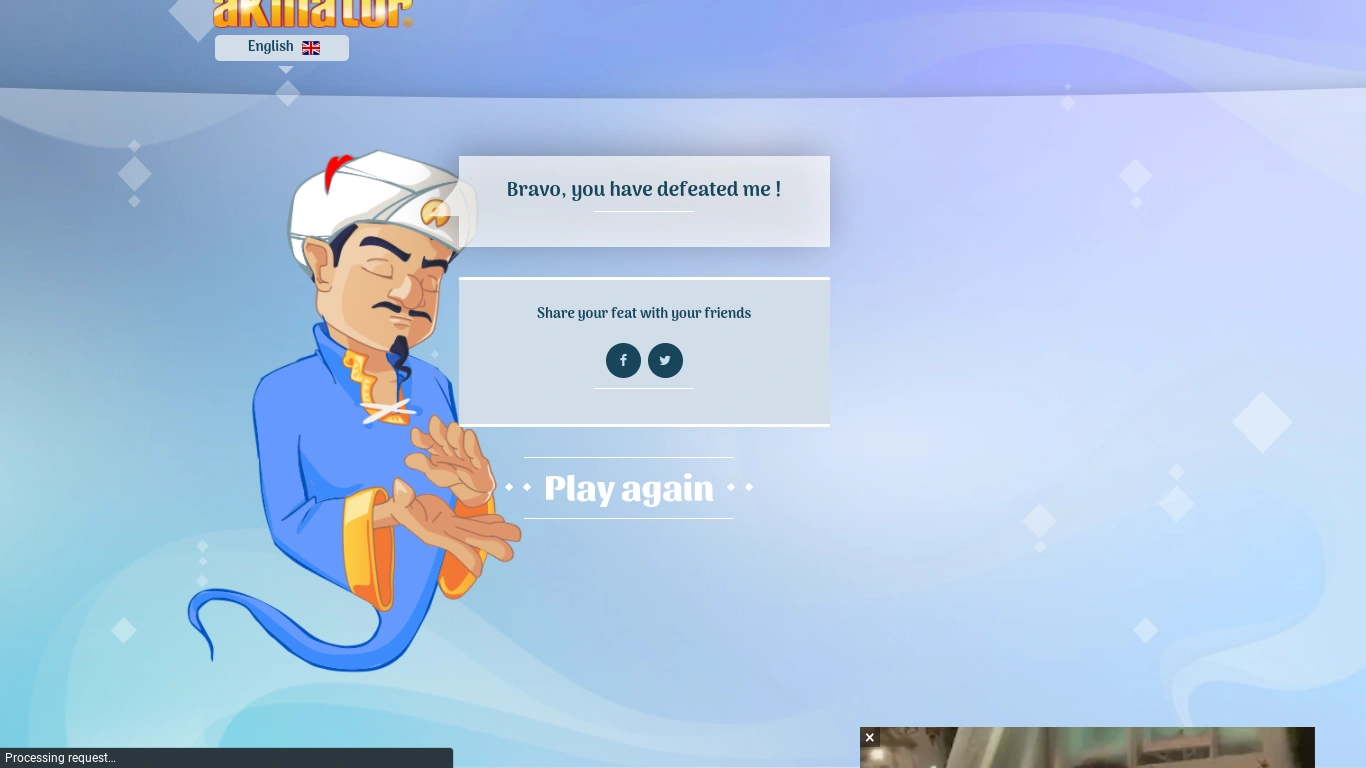
Task: Click the golden medallion on Akinator's turban
Action: click(x=438, y=213)
